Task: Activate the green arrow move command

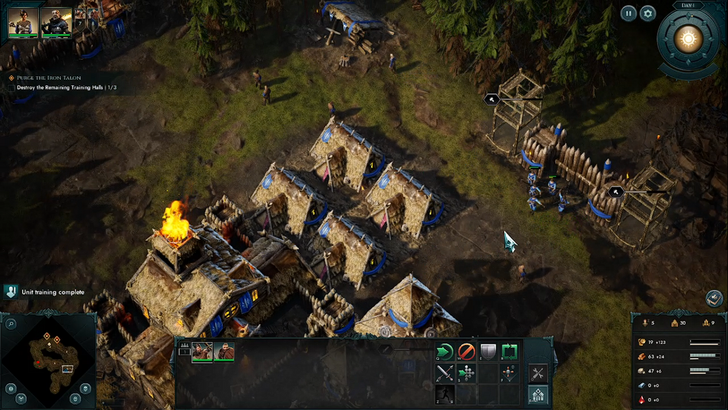Action: click(445, 351)
